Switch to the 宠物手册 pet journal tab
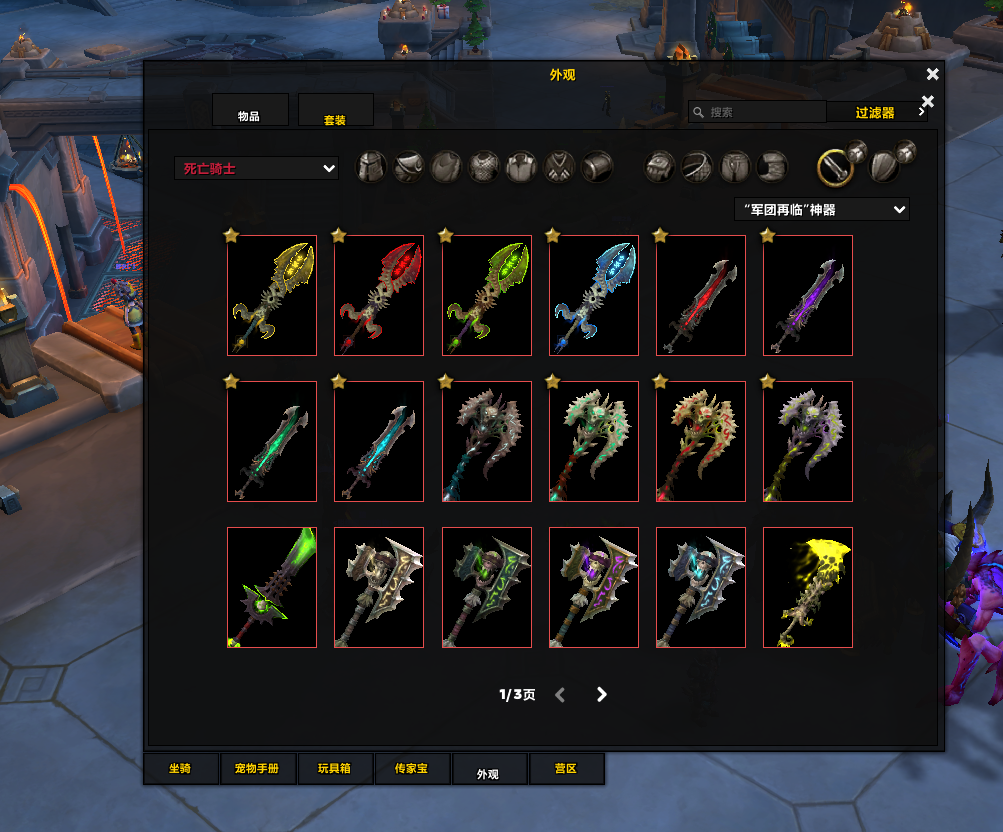This screenshot has width=1003, height=832. [258, 769]
